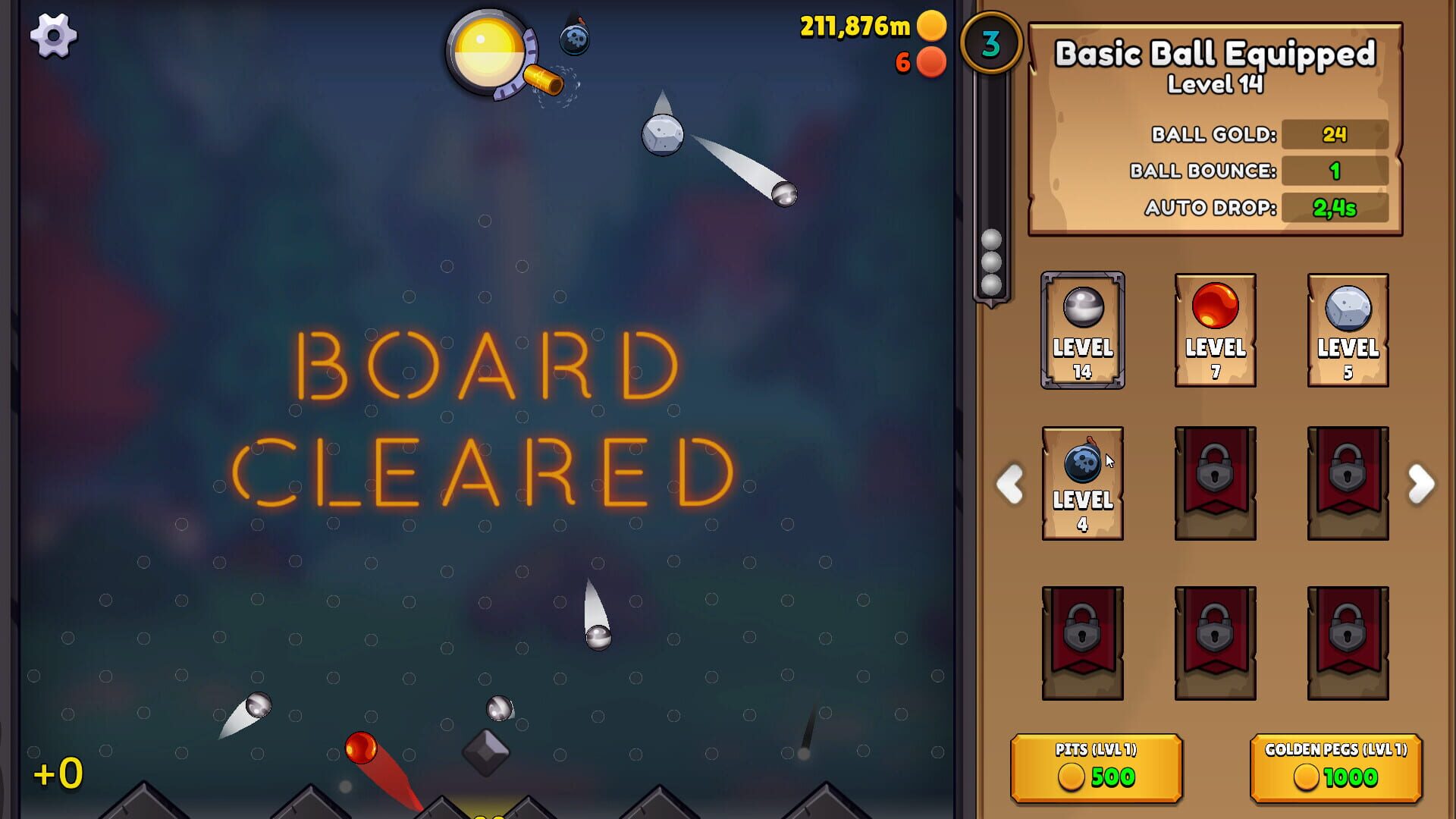Click the first locked ball slot
1456x819 pixels.
(1215, 484)
